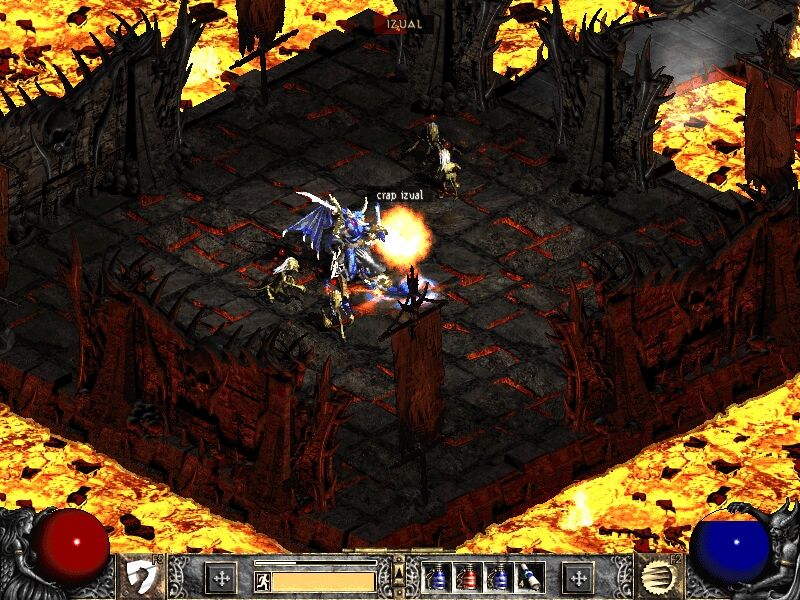Open the right-hand skill selector icon

click(x=655, y=577)
